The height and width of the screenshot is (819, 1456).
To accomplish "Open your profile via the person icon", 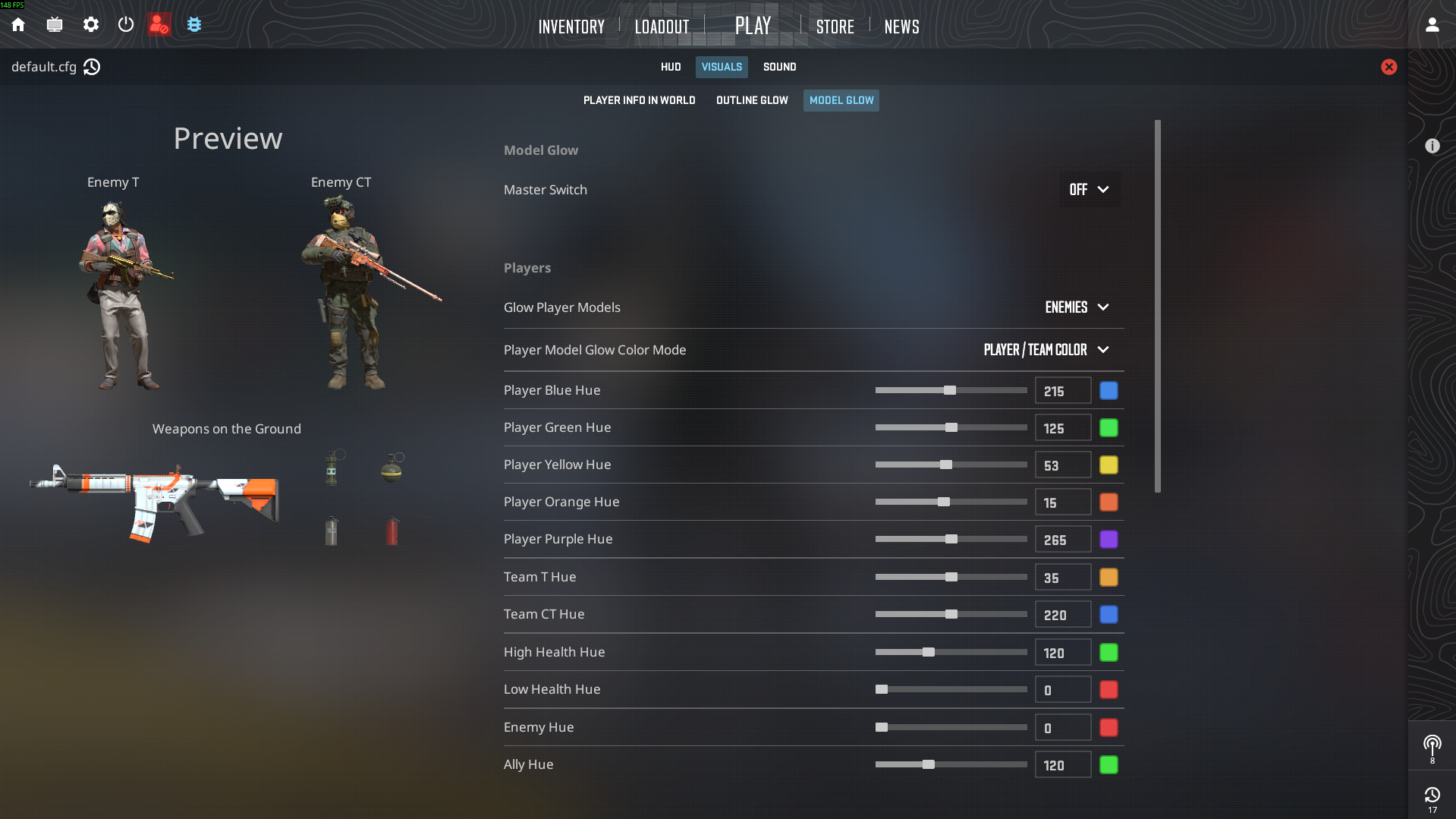I will [x=1432, y=24].
